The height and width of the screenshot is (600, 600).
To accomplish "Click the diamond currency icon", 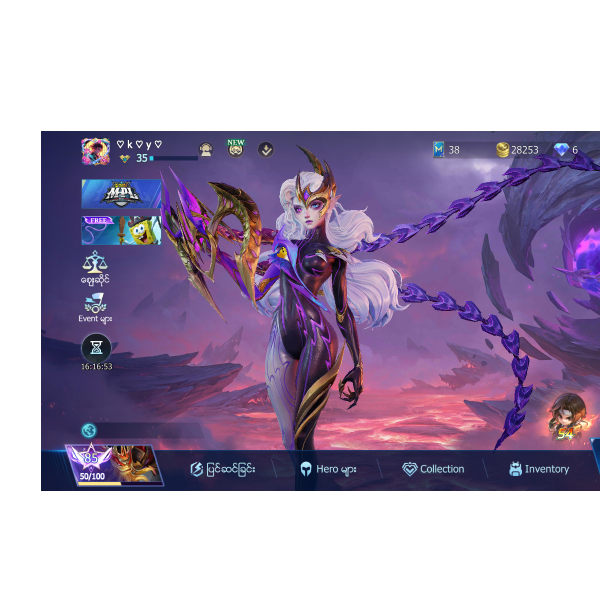I will 561,150.
